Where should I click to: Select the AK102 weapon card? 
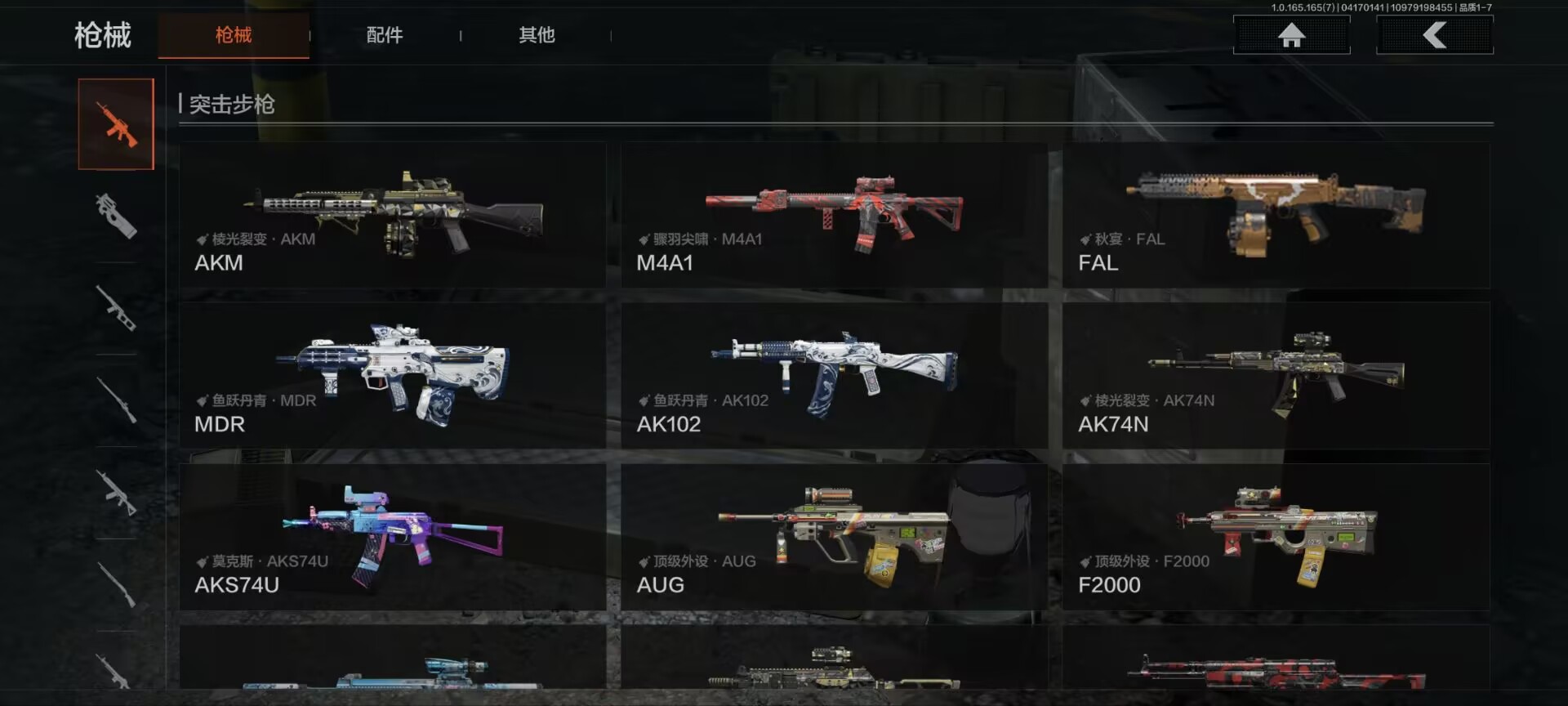click(834, 376)
